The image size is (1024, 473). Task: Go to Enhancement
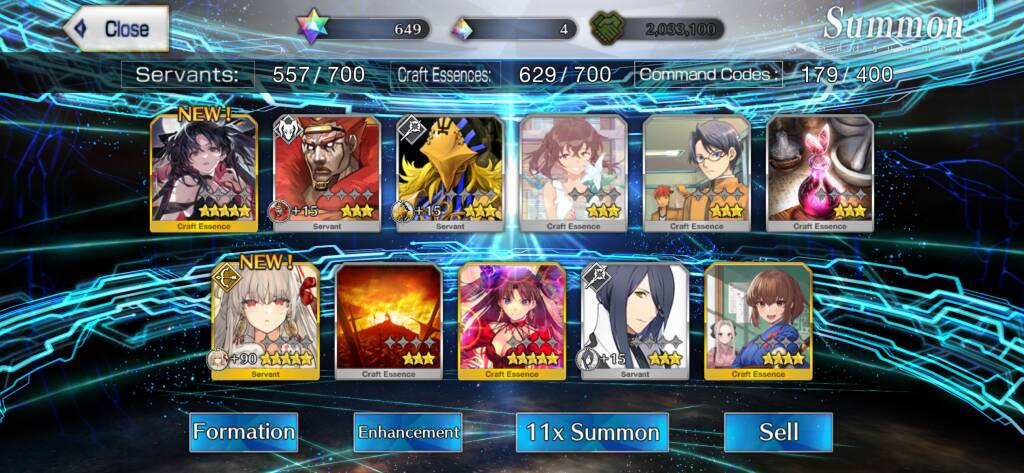click(408, 432)
